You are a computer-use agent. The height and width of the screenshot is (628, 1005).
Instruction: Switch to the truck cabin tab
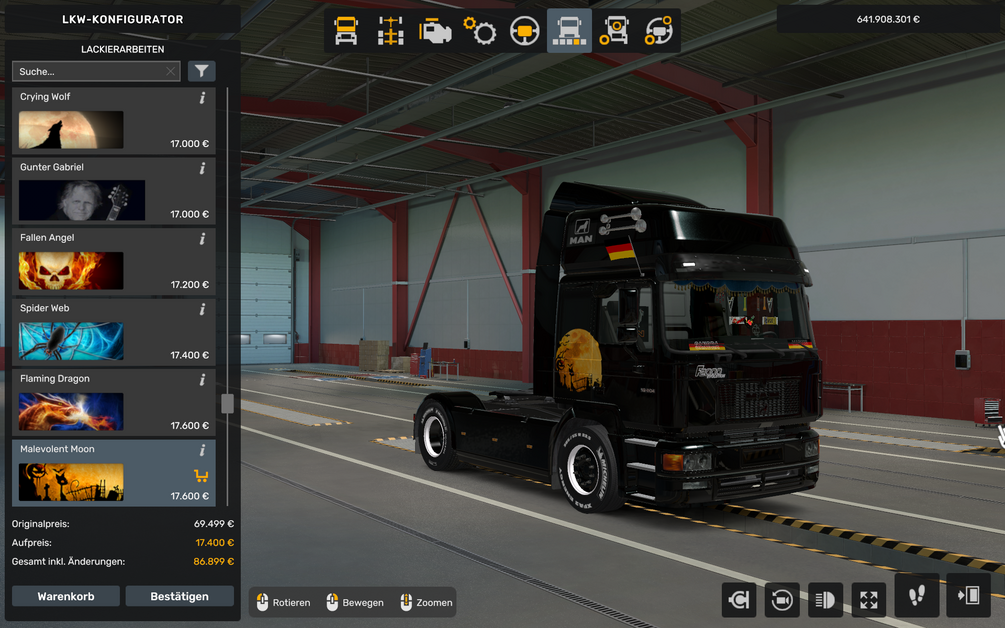(x=346, y=31)
